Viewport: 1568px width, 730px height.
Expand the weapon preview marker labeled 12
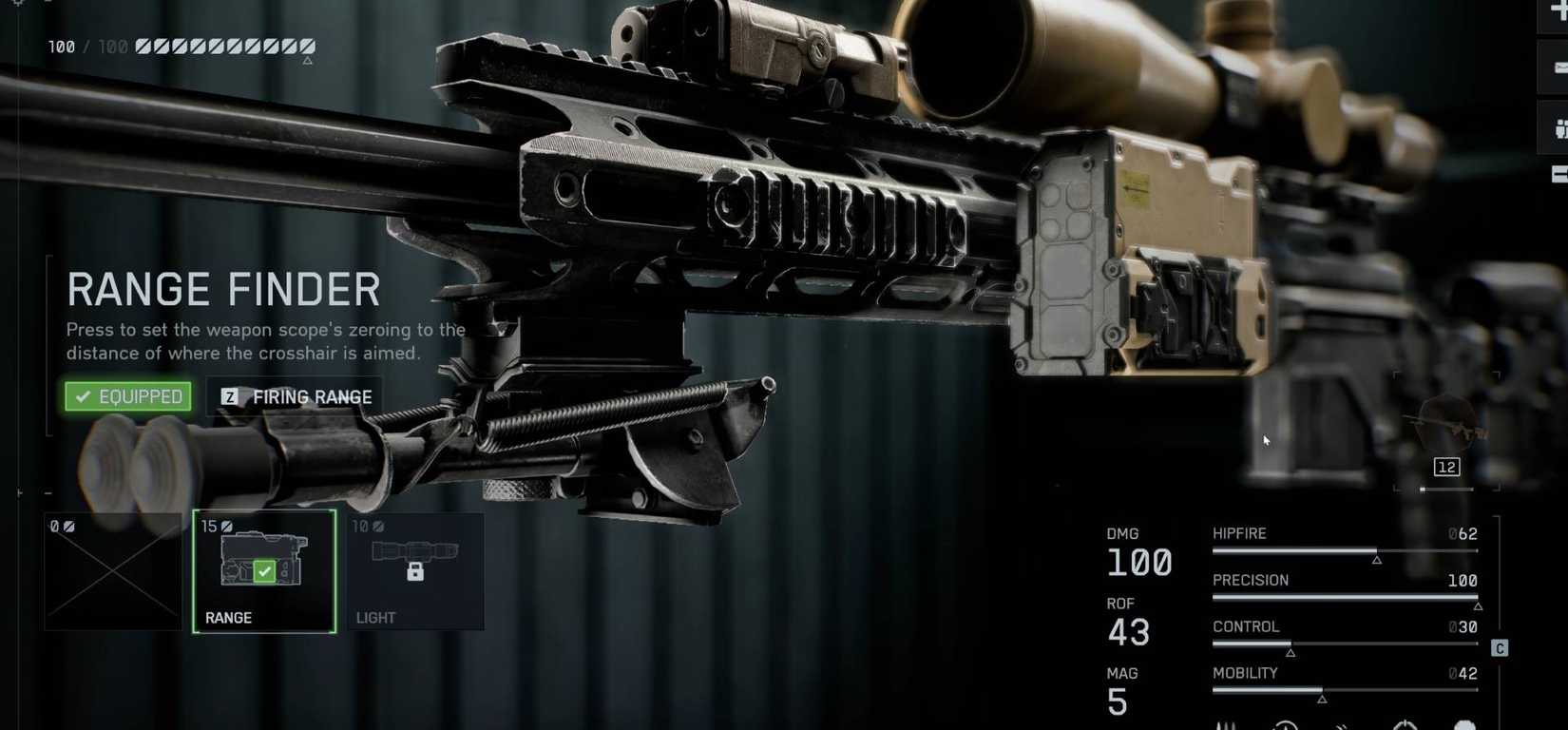coord(1446,467)
